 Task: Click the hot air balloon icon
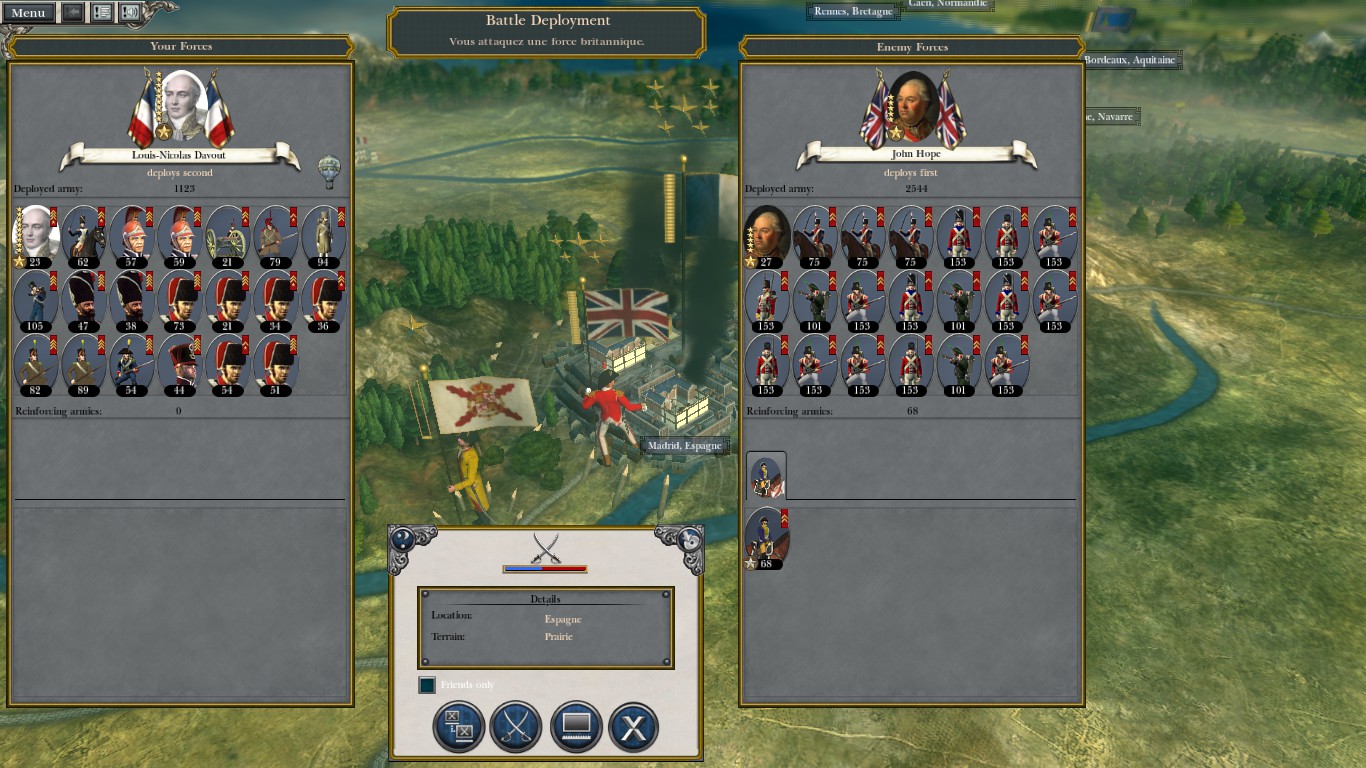328,171
